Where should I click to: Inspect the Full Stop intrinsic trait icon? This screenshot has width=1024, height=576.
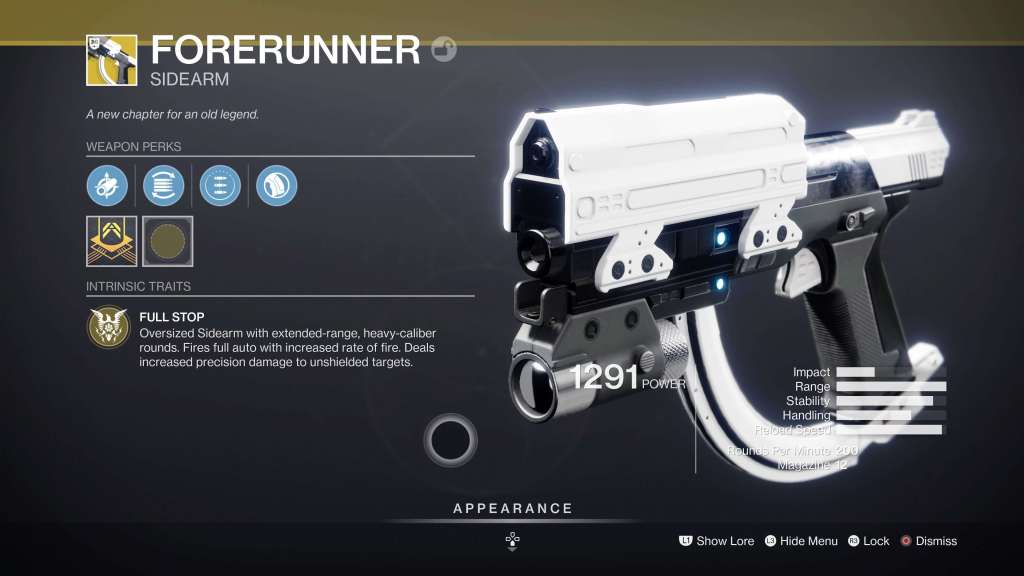pyautogui.click(x=107, y=328)
